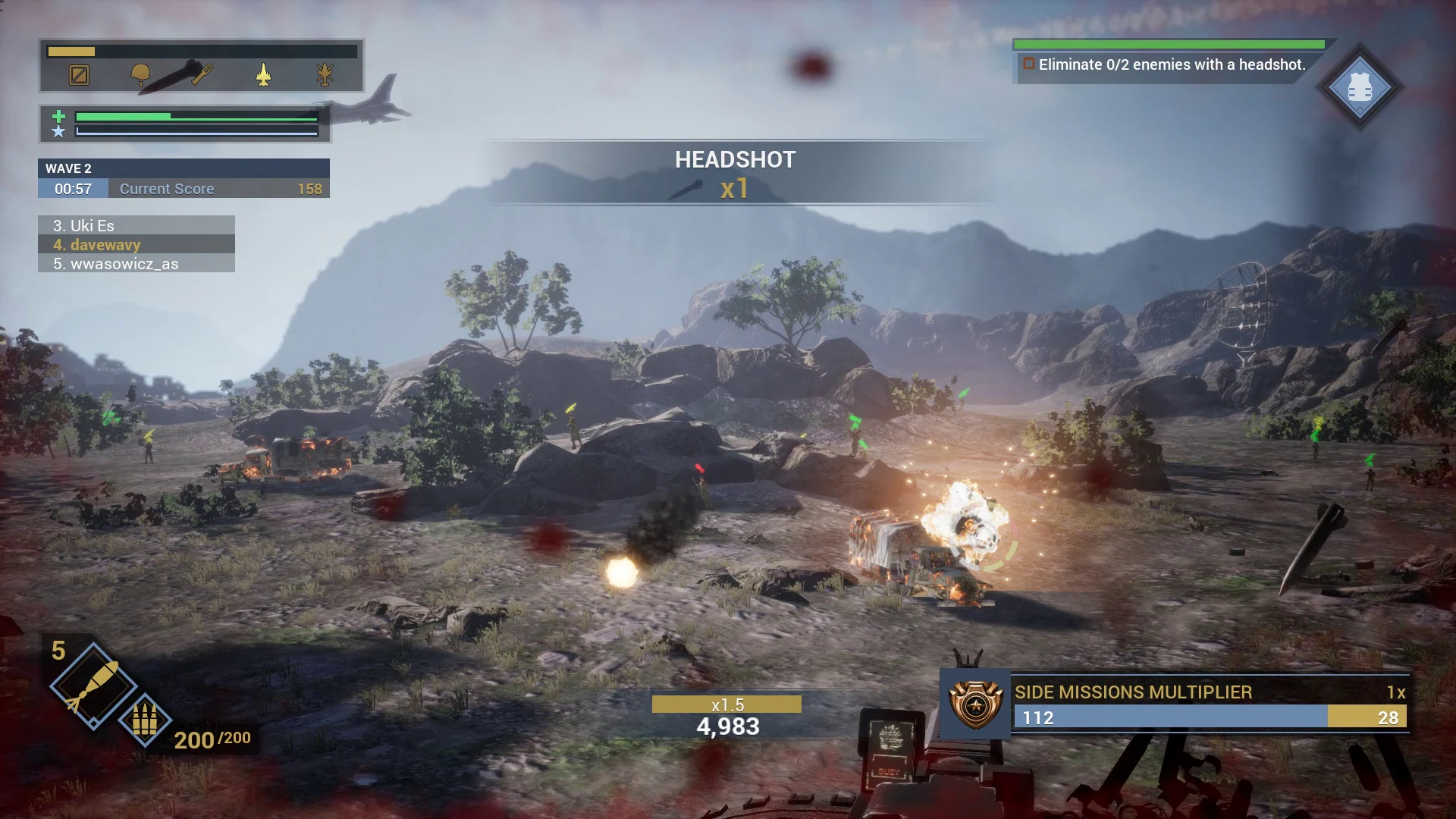Click the x1.5 score multiplier badge
This screenshot has height=819, width=1456.
(x=726, y=704)
